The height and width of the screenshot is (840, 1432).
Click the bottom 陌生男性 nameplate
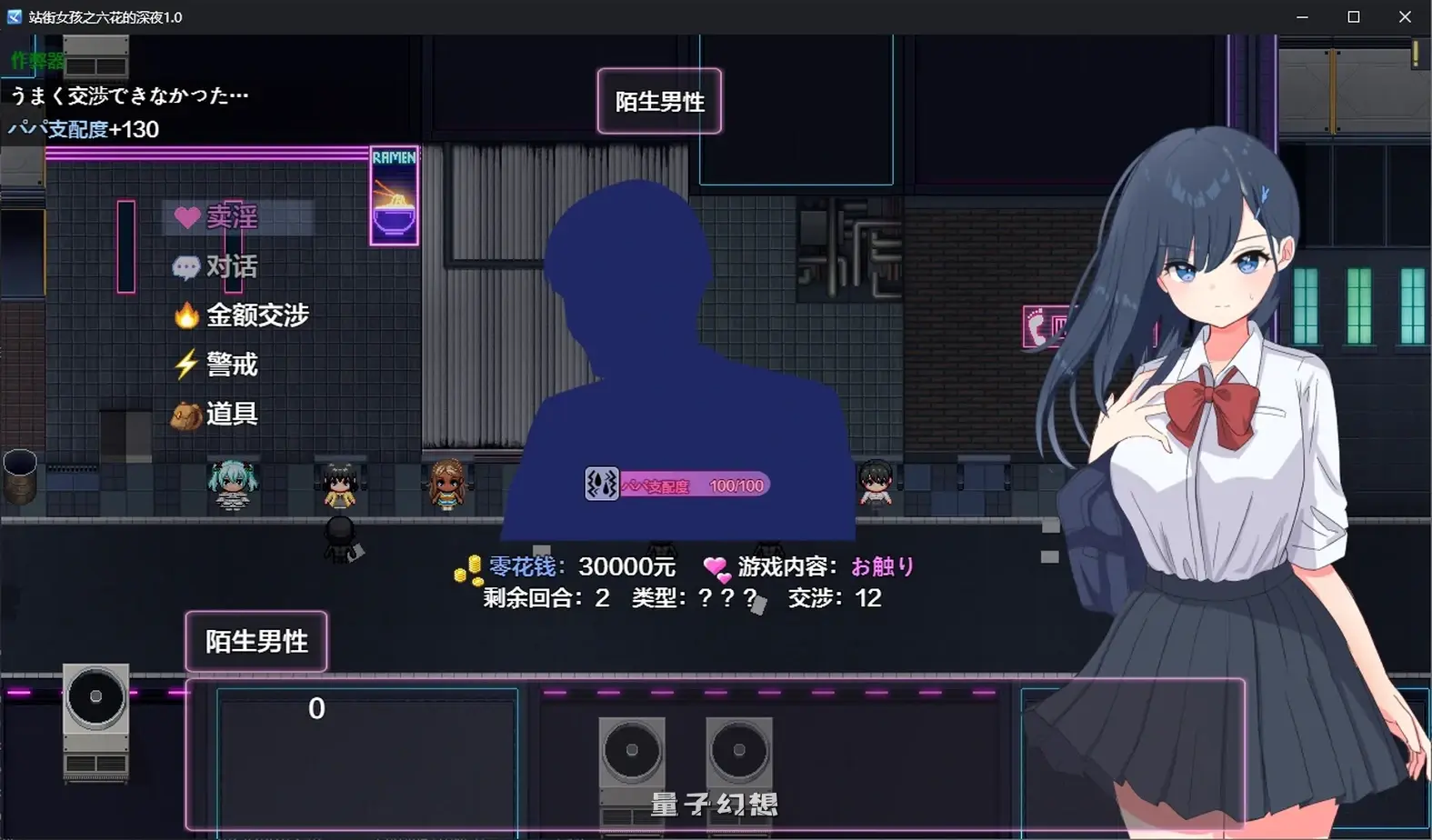(x=255, y=642)
